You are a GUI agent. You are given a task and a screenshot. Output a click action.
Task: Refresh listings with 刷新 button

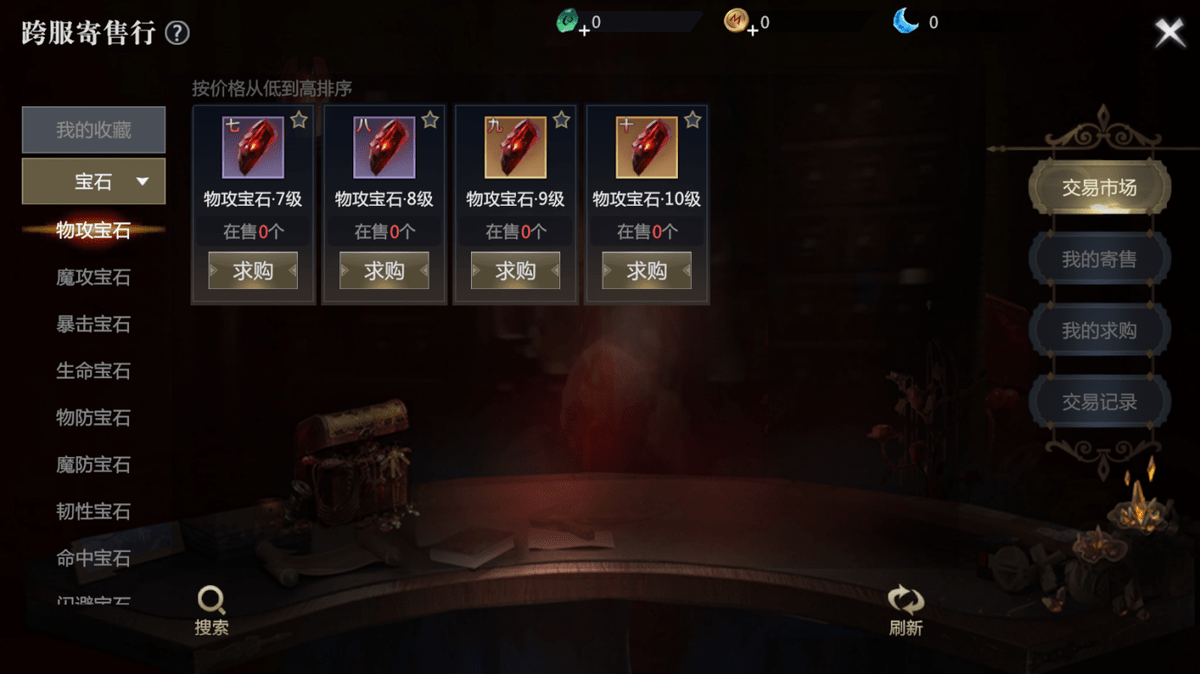pos(906,610)
